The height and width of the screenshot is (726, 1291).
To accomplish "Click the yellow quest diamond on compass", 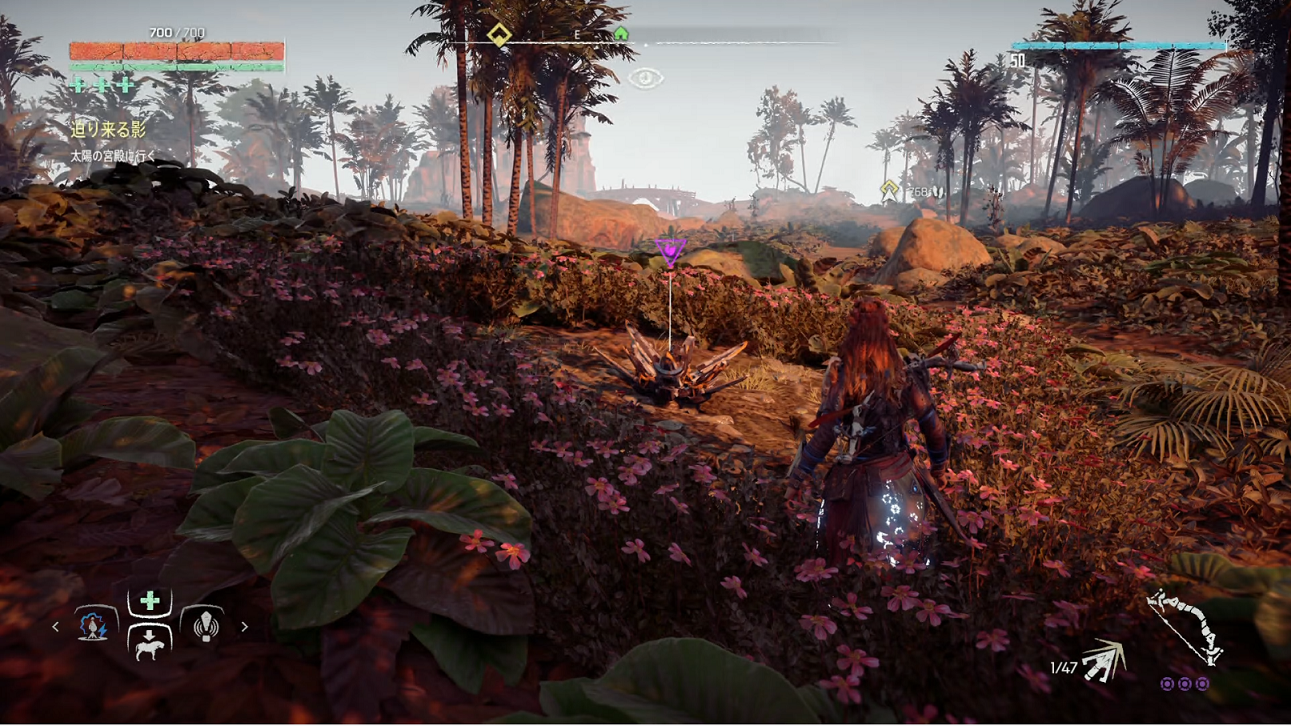I will [498, 36].
